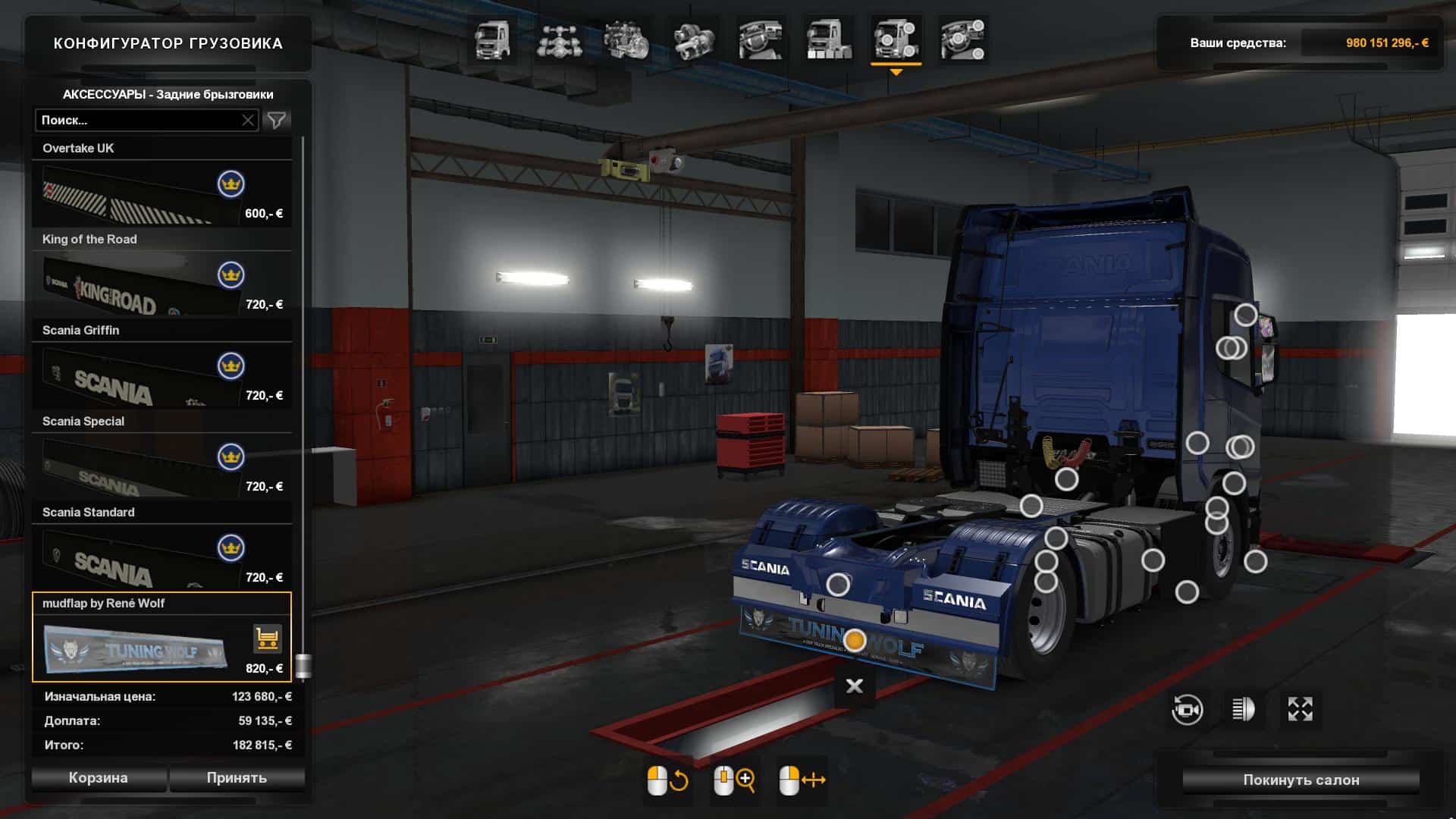The width and height of the screenshot is (1456, 819).
Task: Pick the Scania Griffin mudflap
Action: 162,376
